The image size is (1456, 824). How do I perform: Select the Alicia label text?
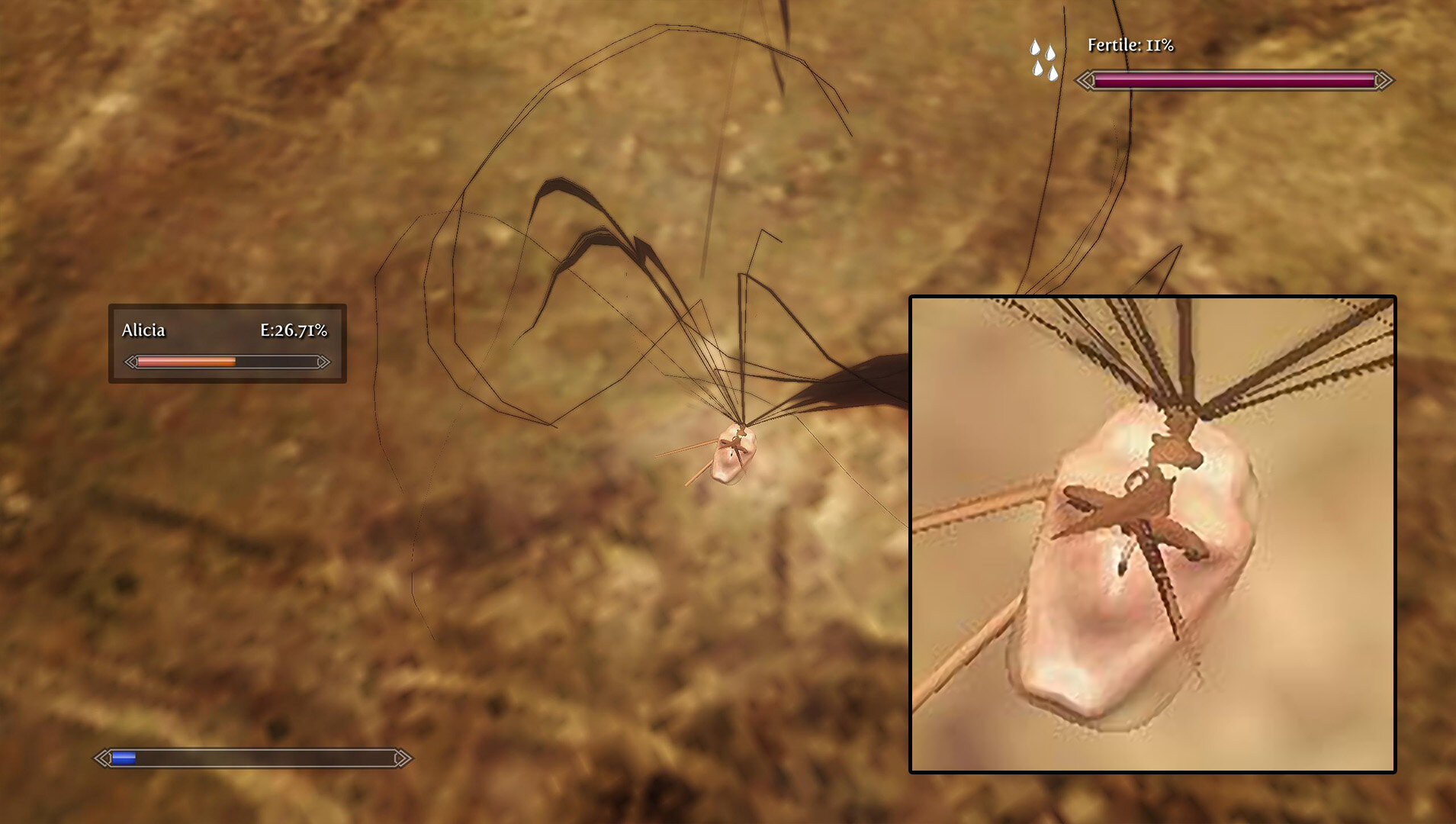143,331
